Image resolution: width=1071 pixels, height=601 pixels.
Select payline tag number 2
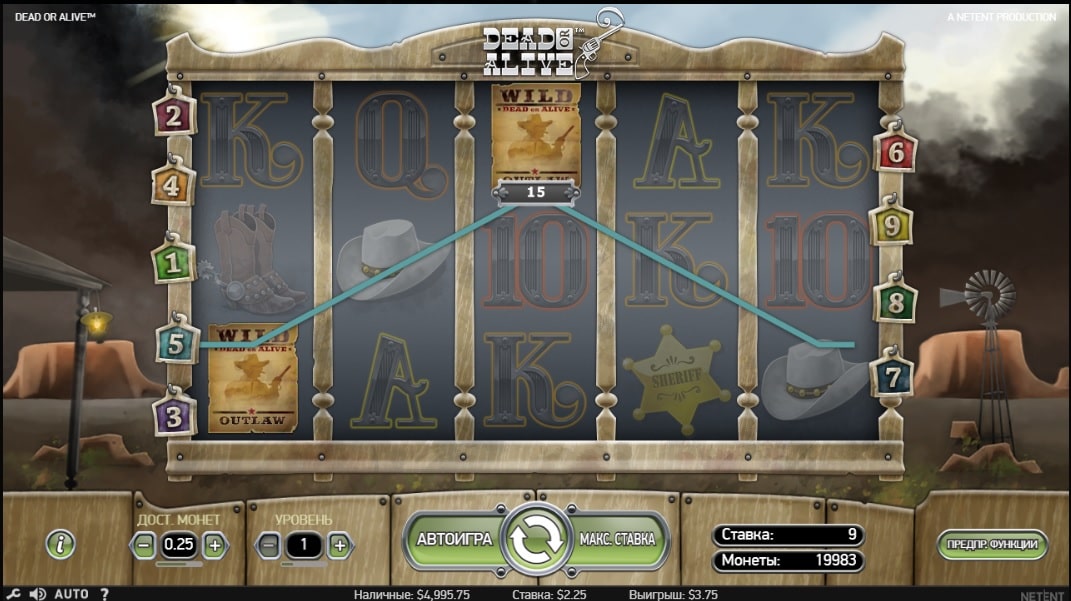(173, 116)
